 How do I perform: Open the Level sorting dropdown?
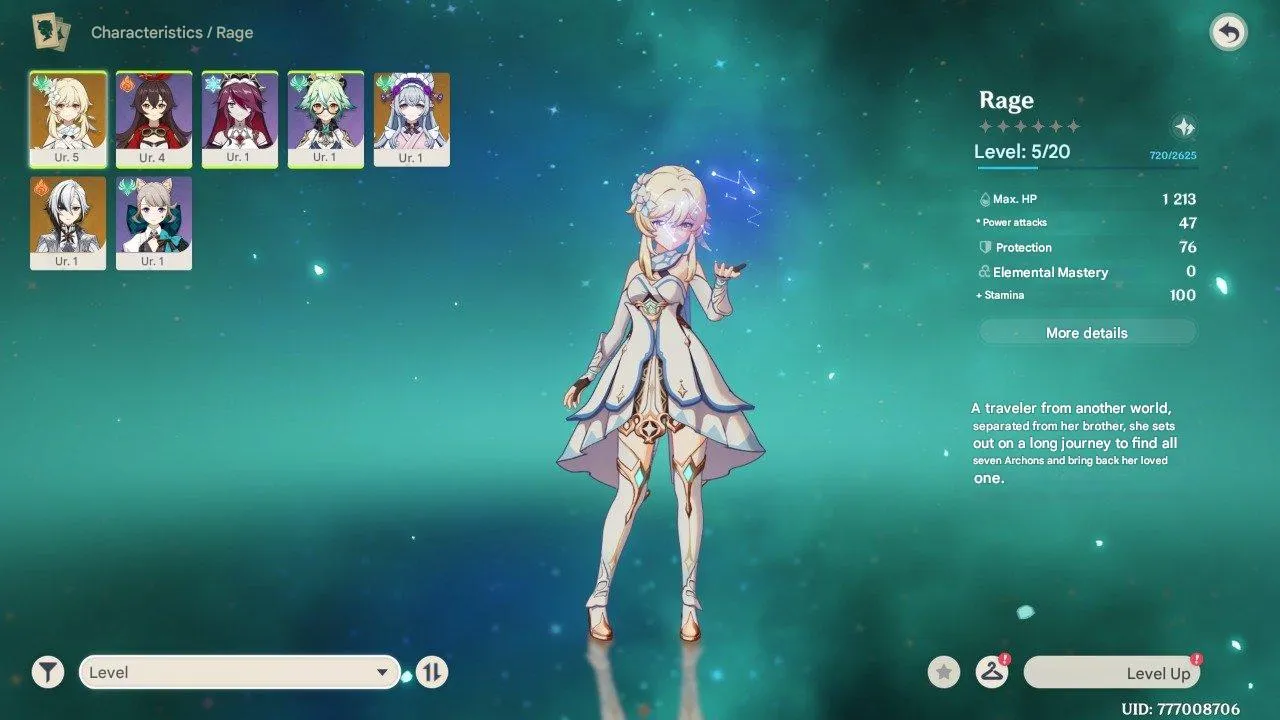point(238,671)
